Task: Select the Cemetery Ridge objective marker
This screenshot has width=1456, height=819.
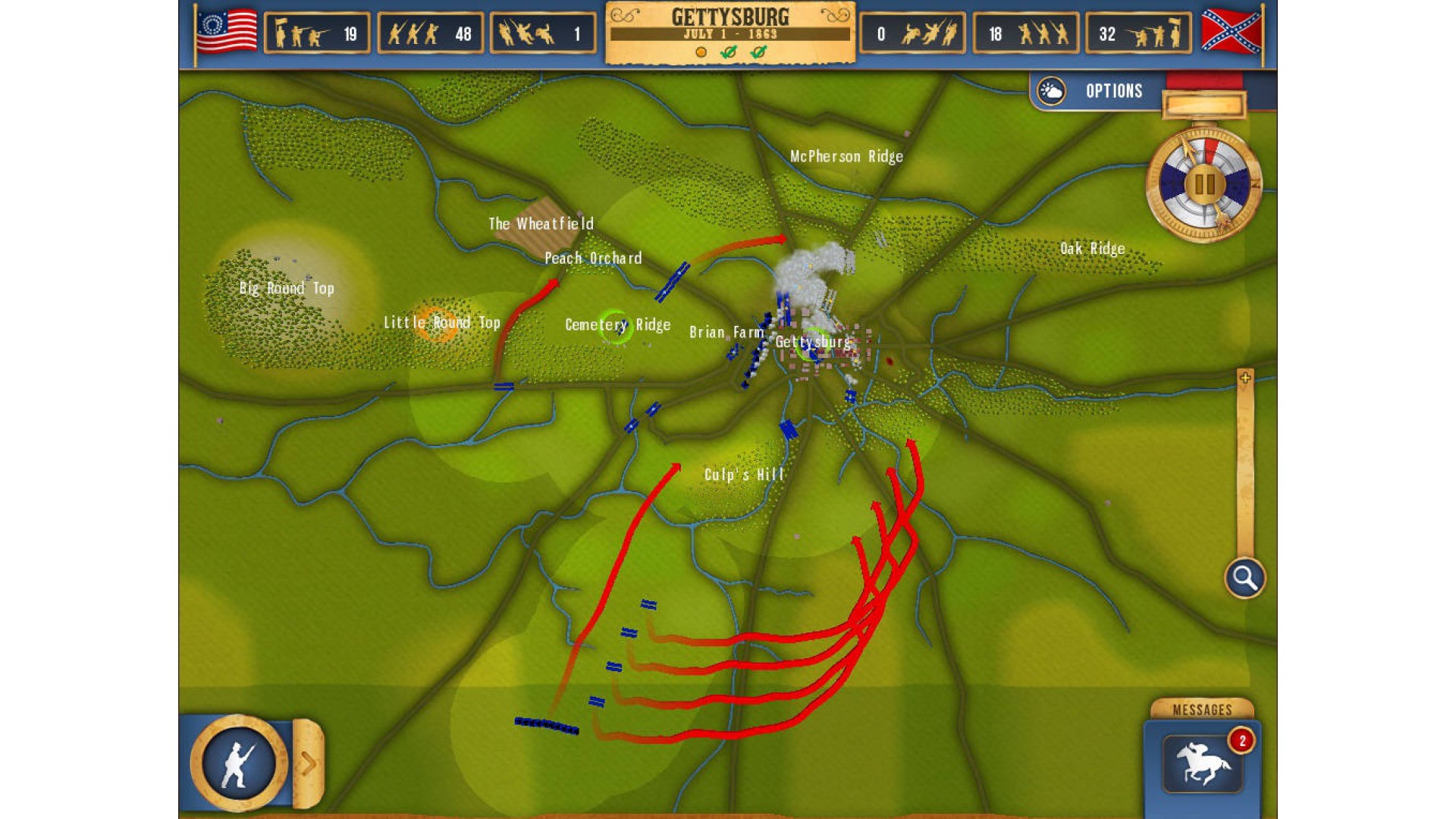Action: tap(615, 326)
